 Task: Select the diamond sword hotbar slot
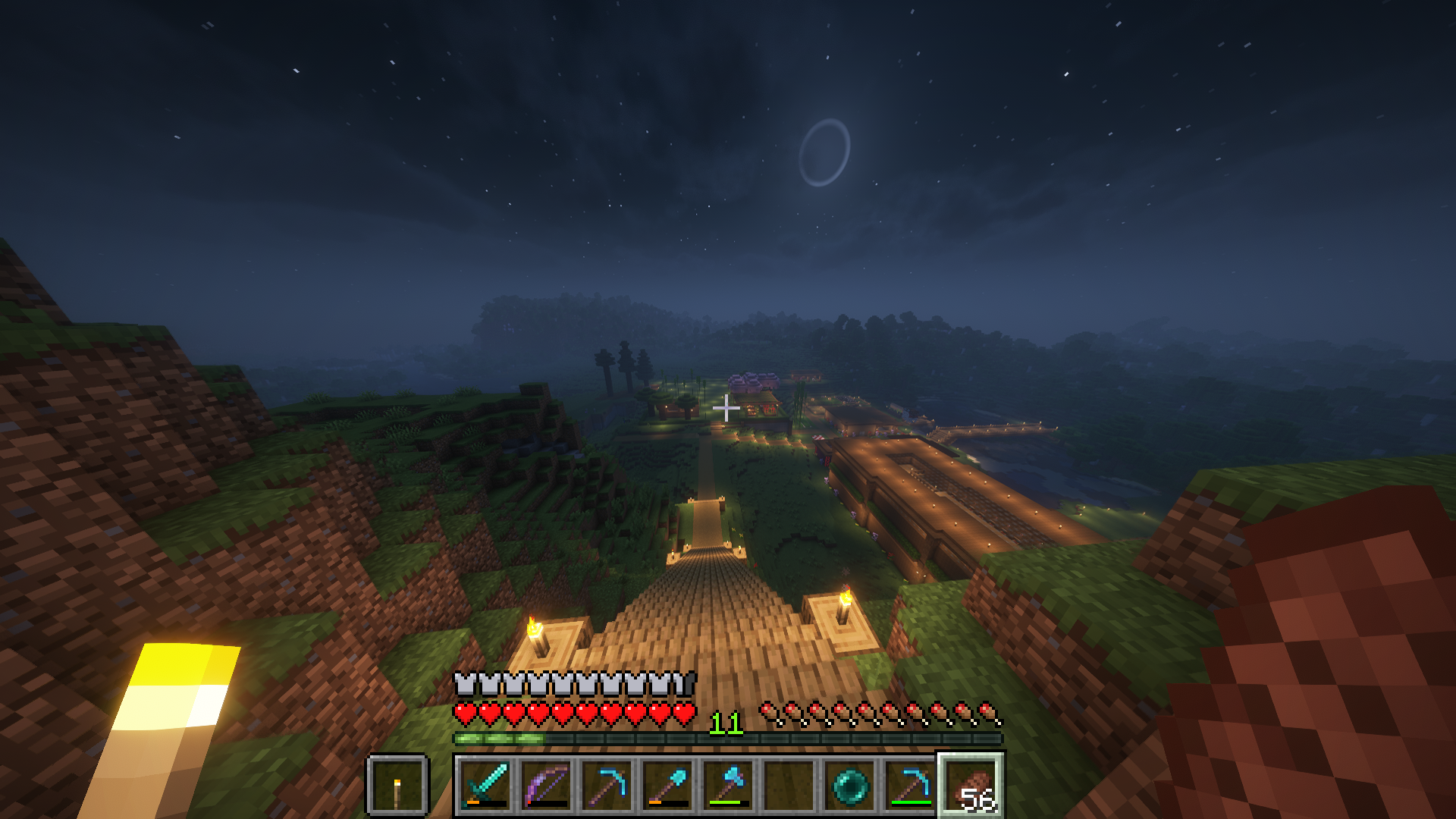tap(485, 786)
